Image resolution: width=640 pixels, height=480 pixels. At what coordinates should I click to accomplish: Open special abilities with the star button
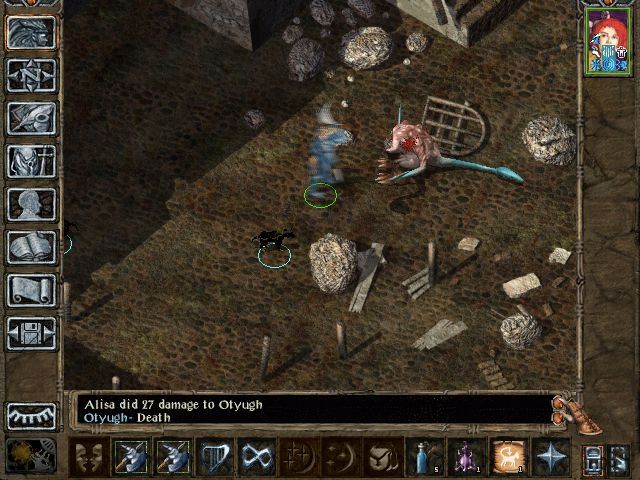551,457
